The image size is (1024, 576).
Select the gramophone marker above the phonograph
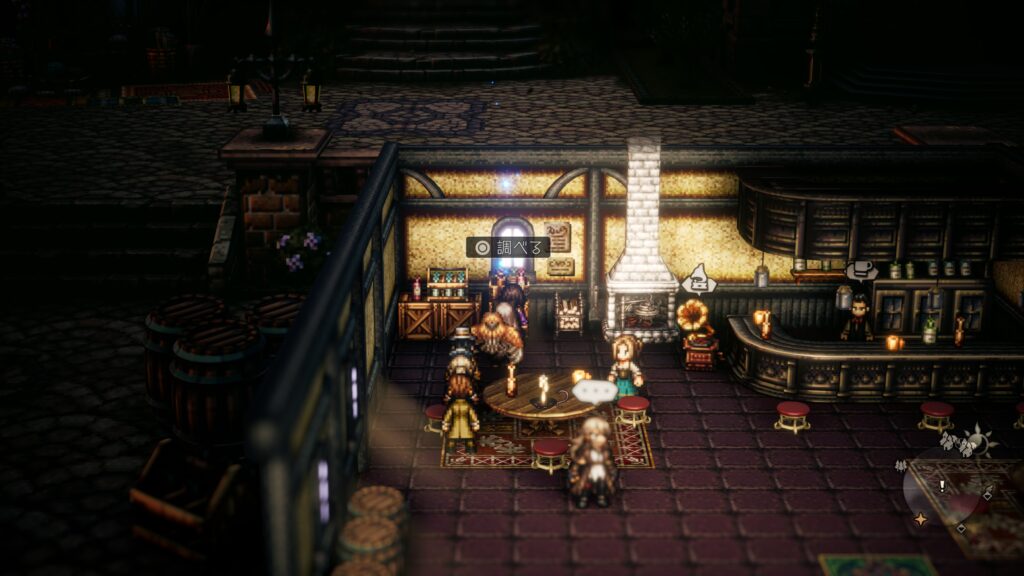698,280
